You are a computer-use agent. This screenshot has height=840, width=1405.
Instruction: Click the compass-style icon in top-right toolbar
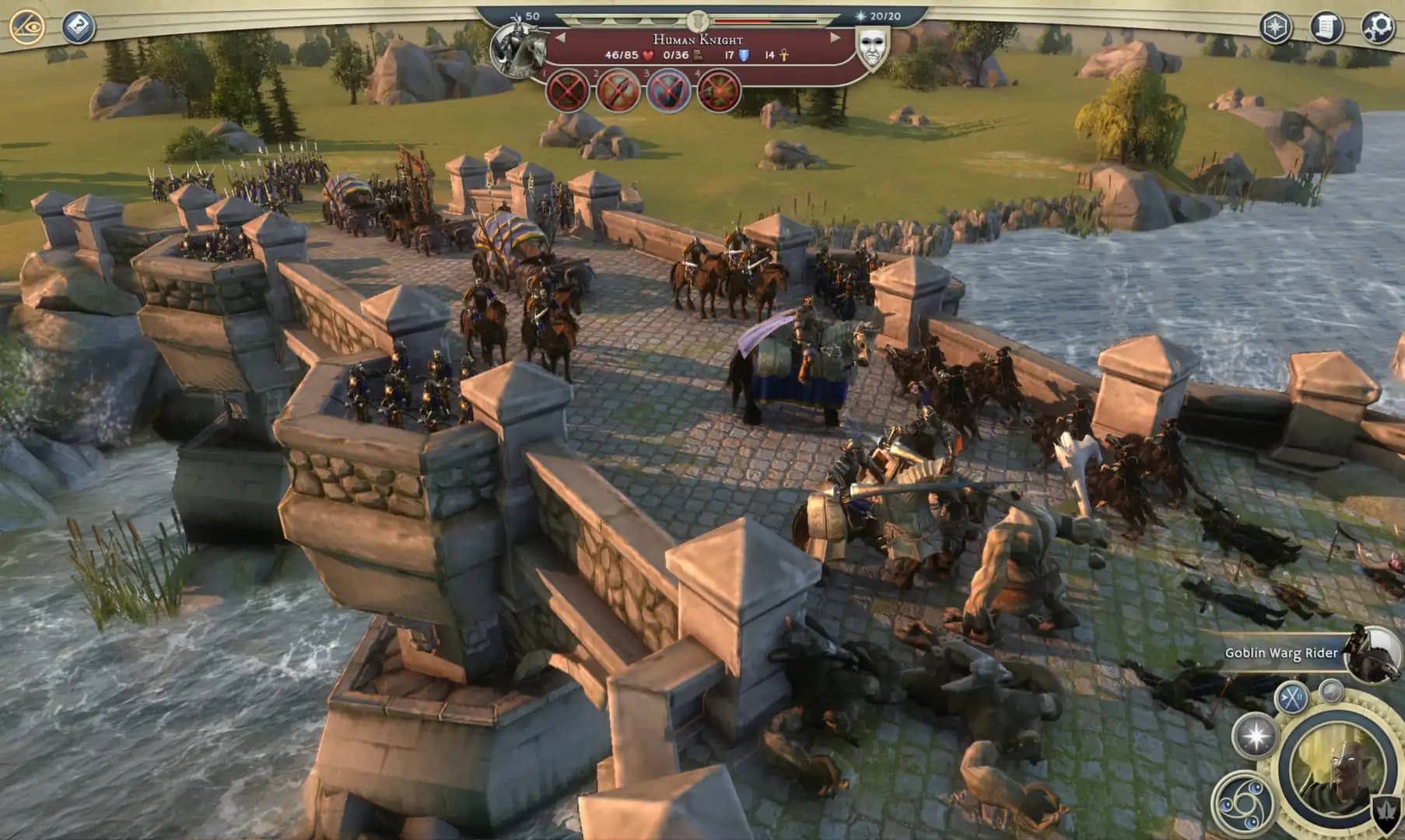point(1274,27)
